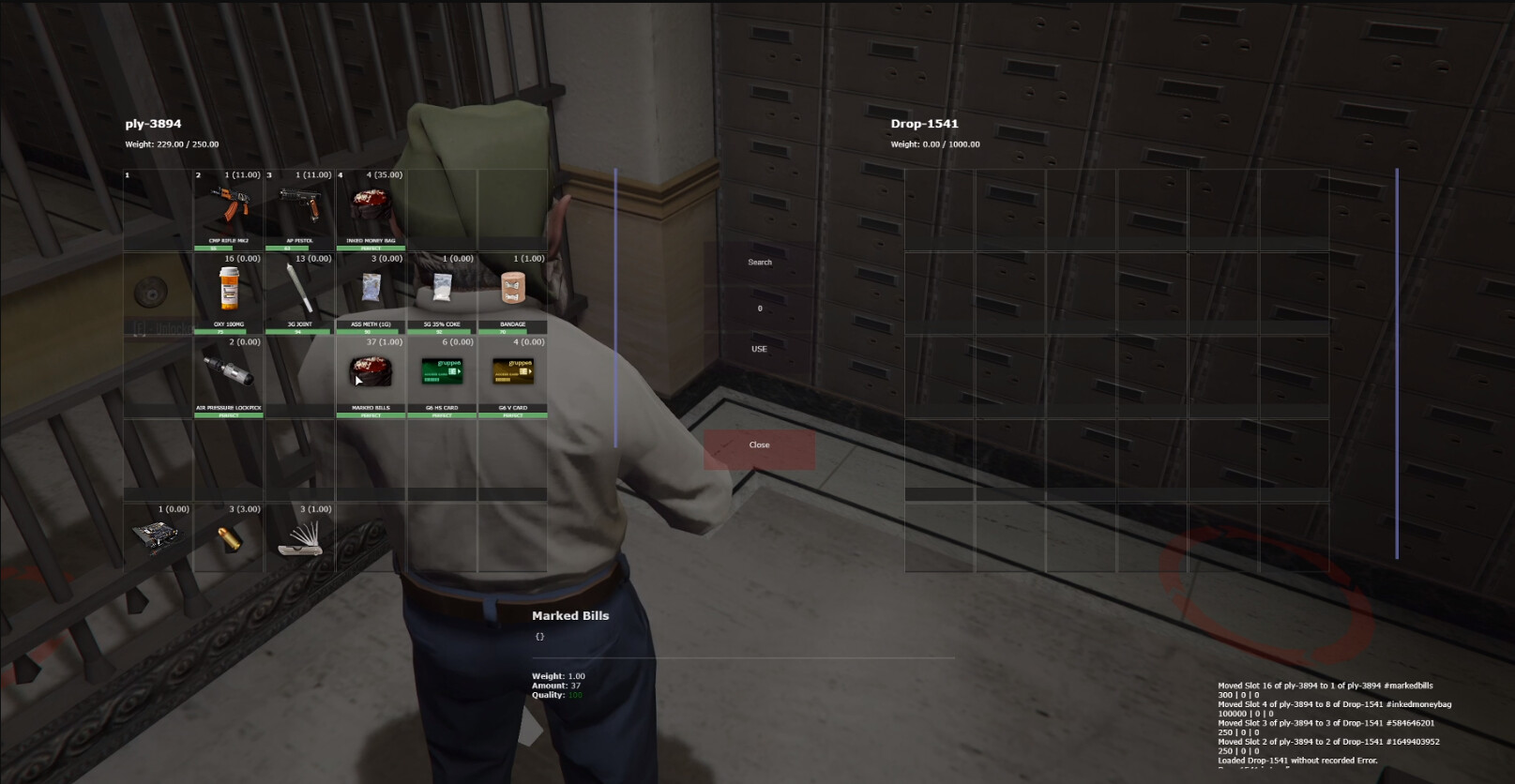Select the hacking device in the bottom row
The width and height of the screenshot is (1515, 784).
(x=159, y=535)
